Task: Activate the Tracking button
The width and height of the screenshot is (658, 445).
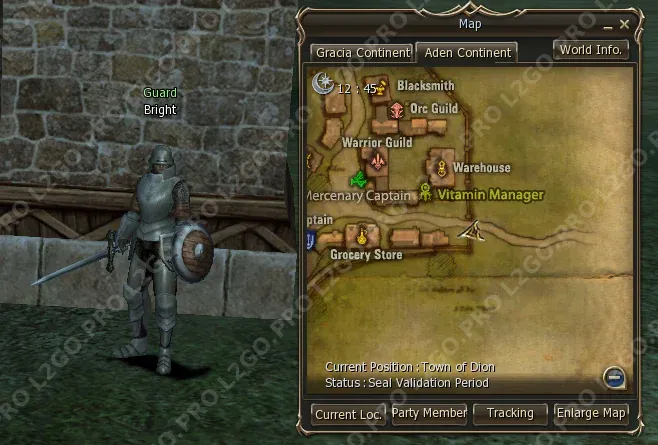Action: (510, 412)
